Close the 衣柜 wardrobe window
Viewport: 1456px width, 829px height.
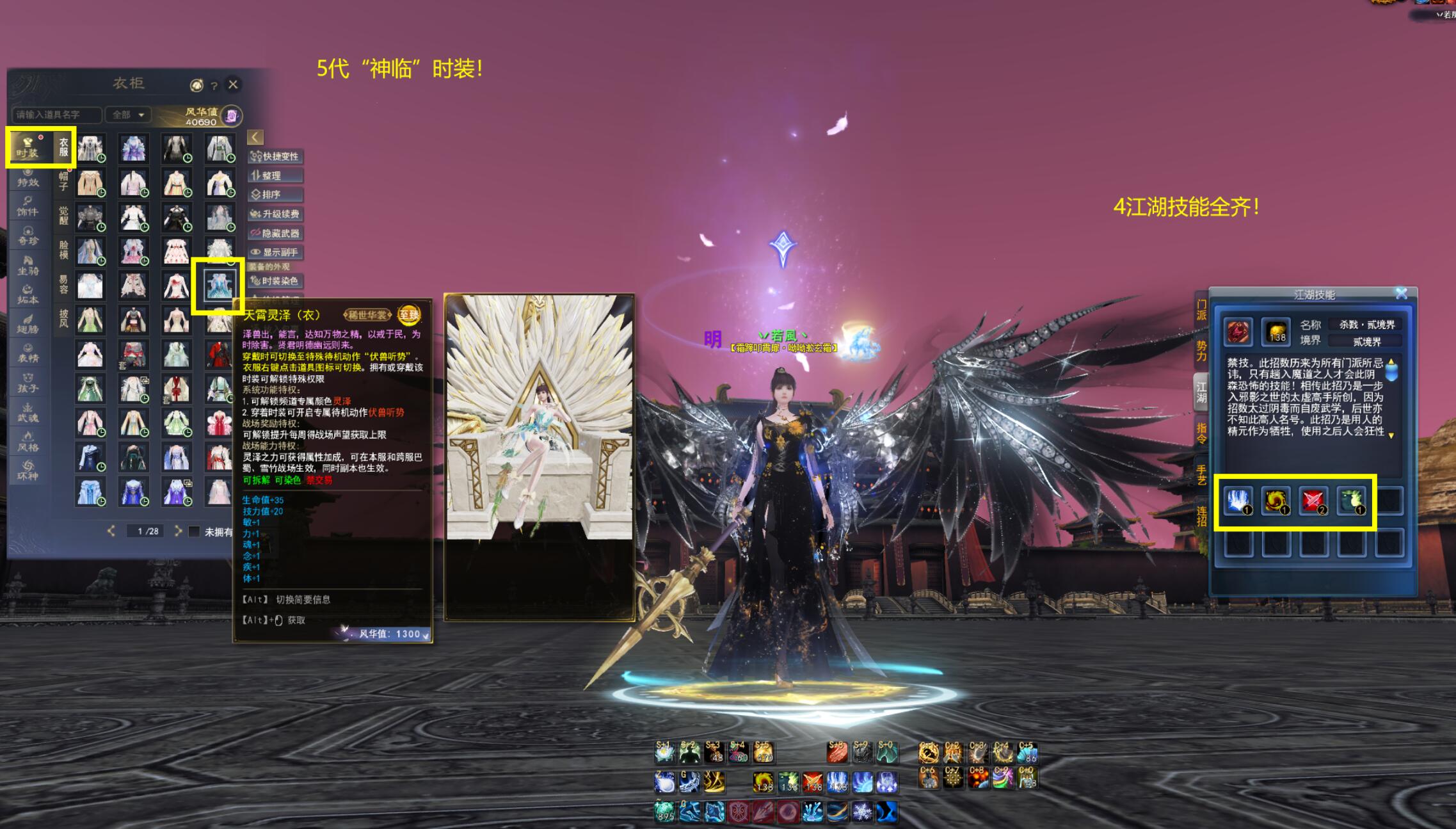[233, 85]
